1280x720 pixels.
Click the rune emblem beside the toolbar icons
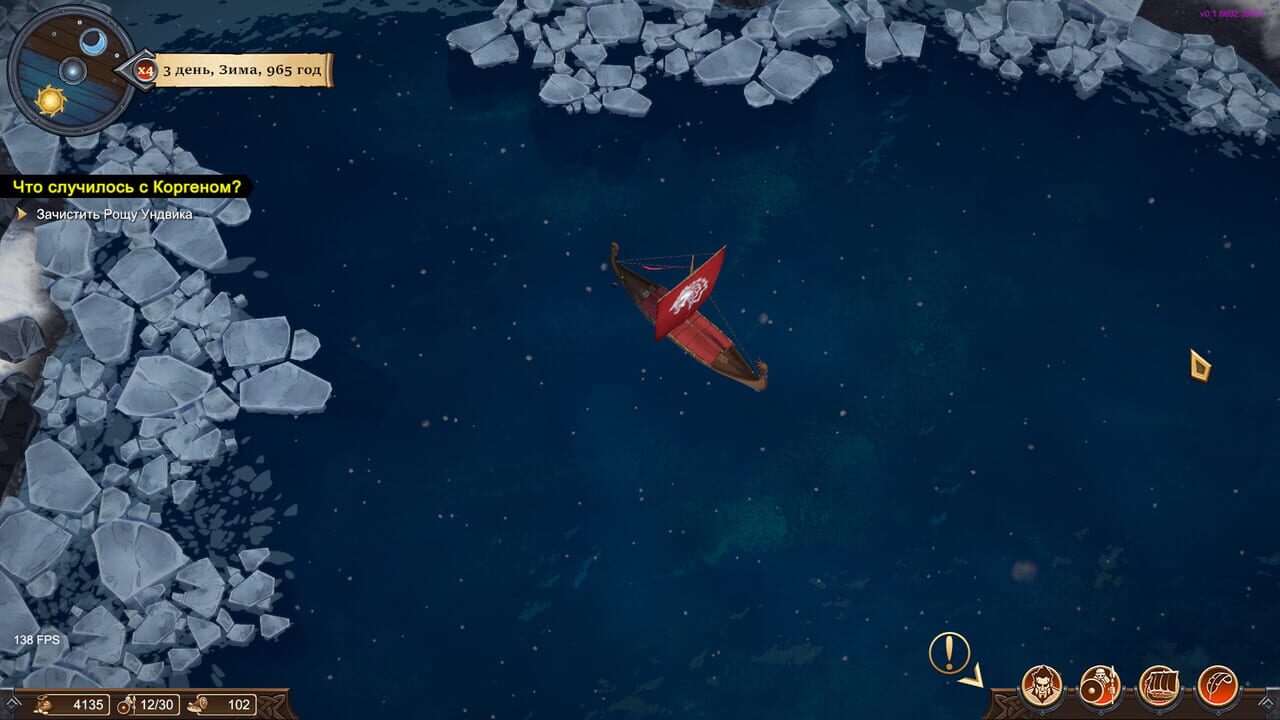click(1270, 702)
